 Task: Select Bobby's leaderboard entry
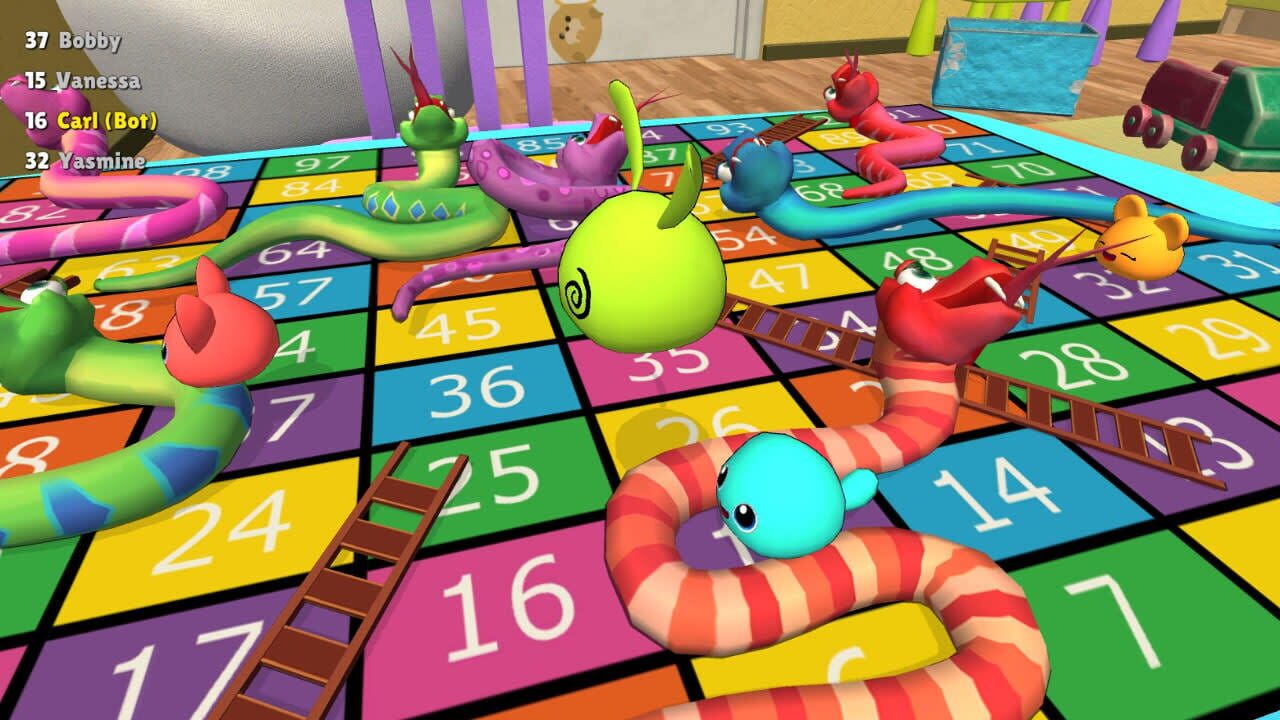[x=75, y=42]
